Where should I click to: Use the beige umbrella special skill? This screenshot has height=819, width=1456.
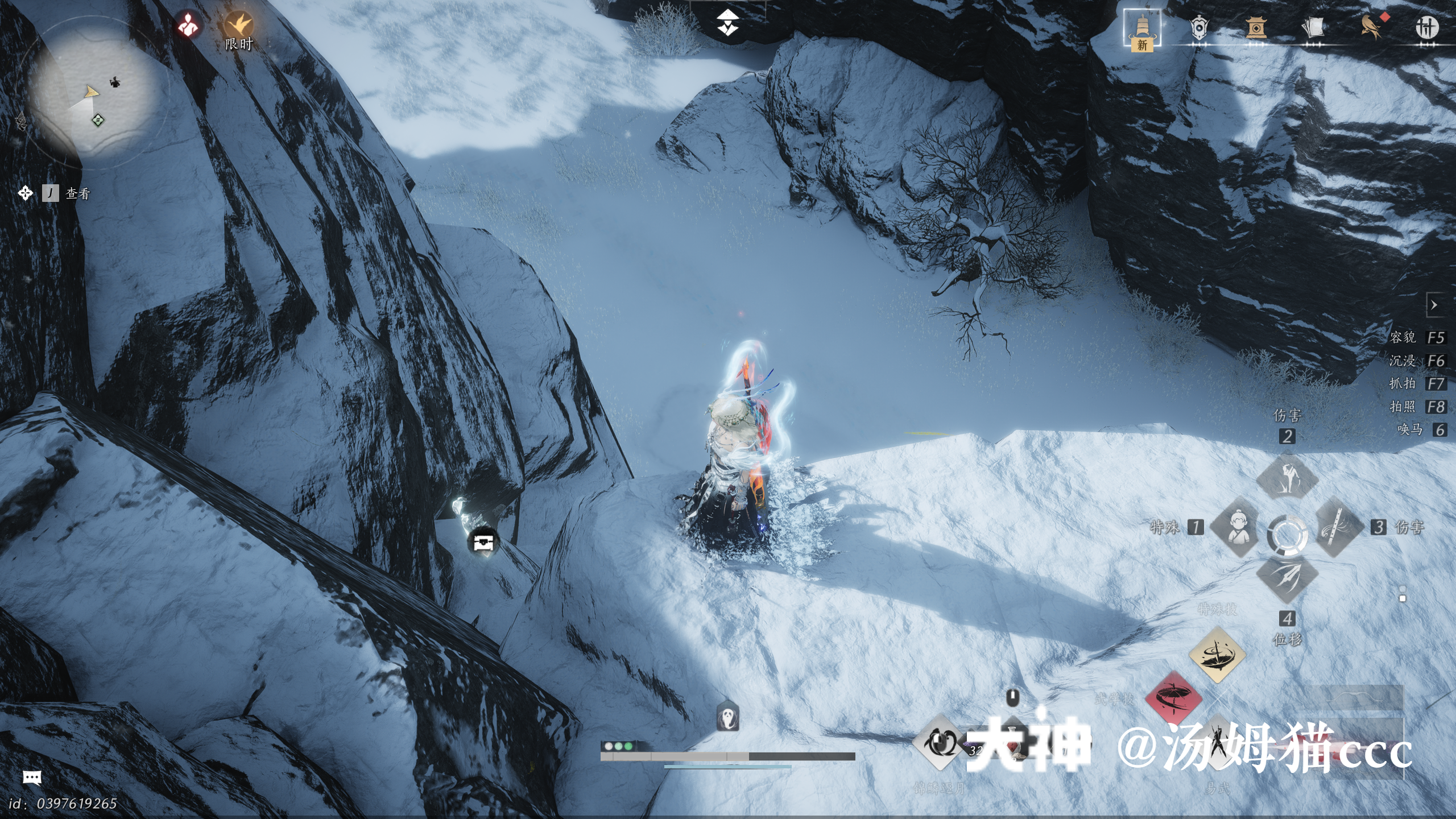tap(1217, 655)
